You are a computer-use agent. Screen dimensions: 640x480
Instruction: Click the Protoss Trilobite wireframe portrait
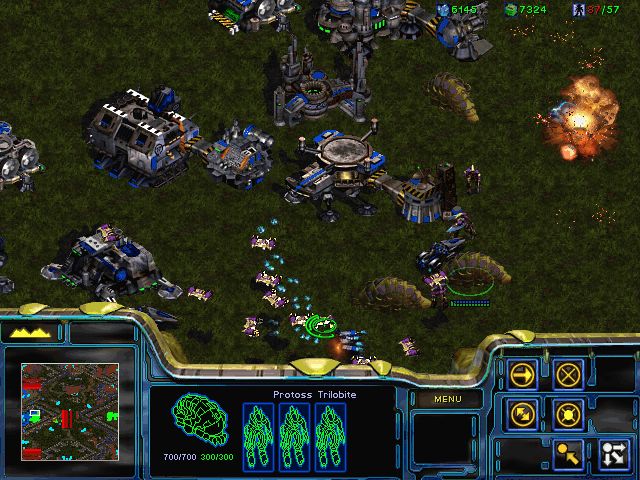pos(196,424)
